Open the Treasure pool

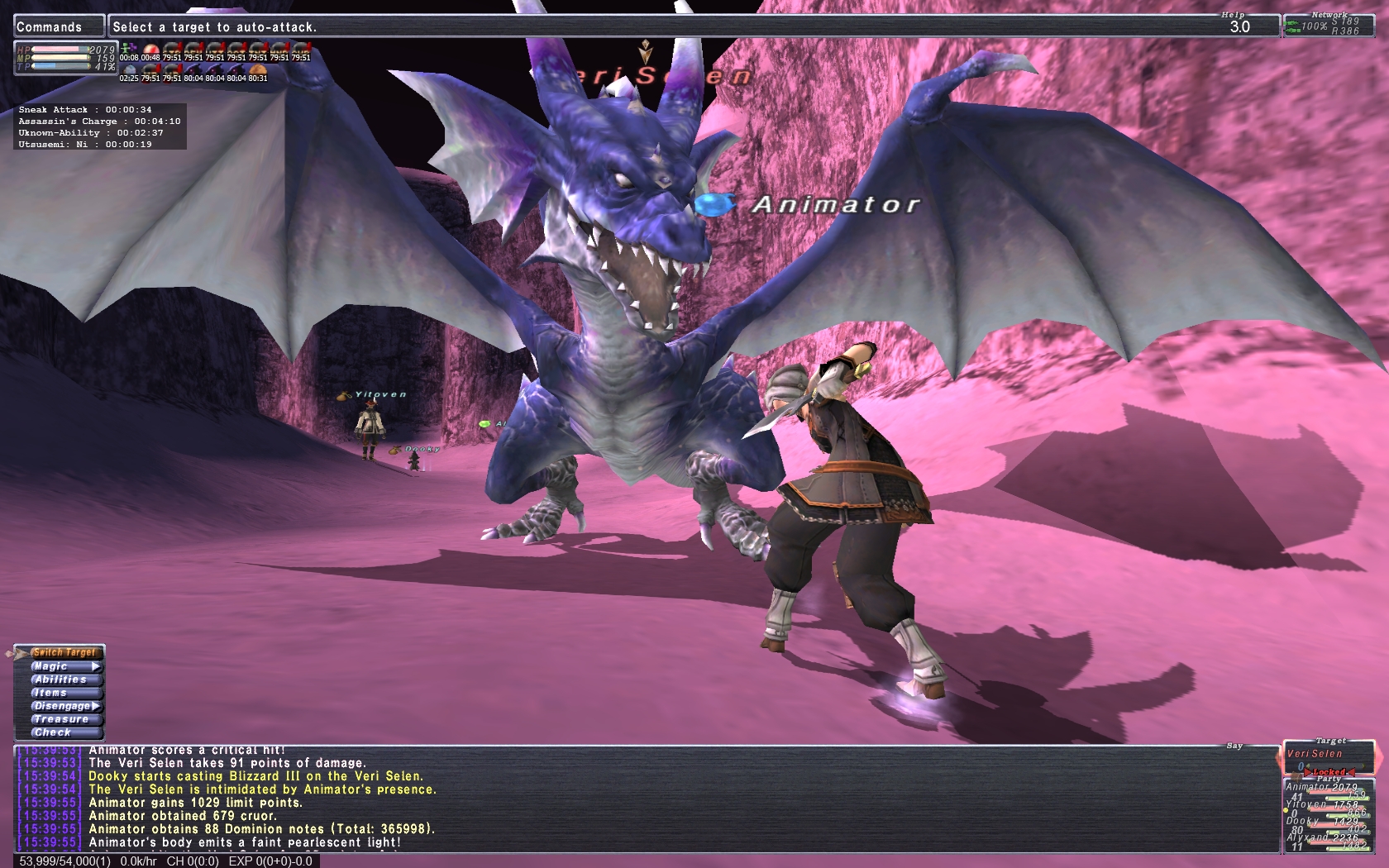[x=61, y=719]
